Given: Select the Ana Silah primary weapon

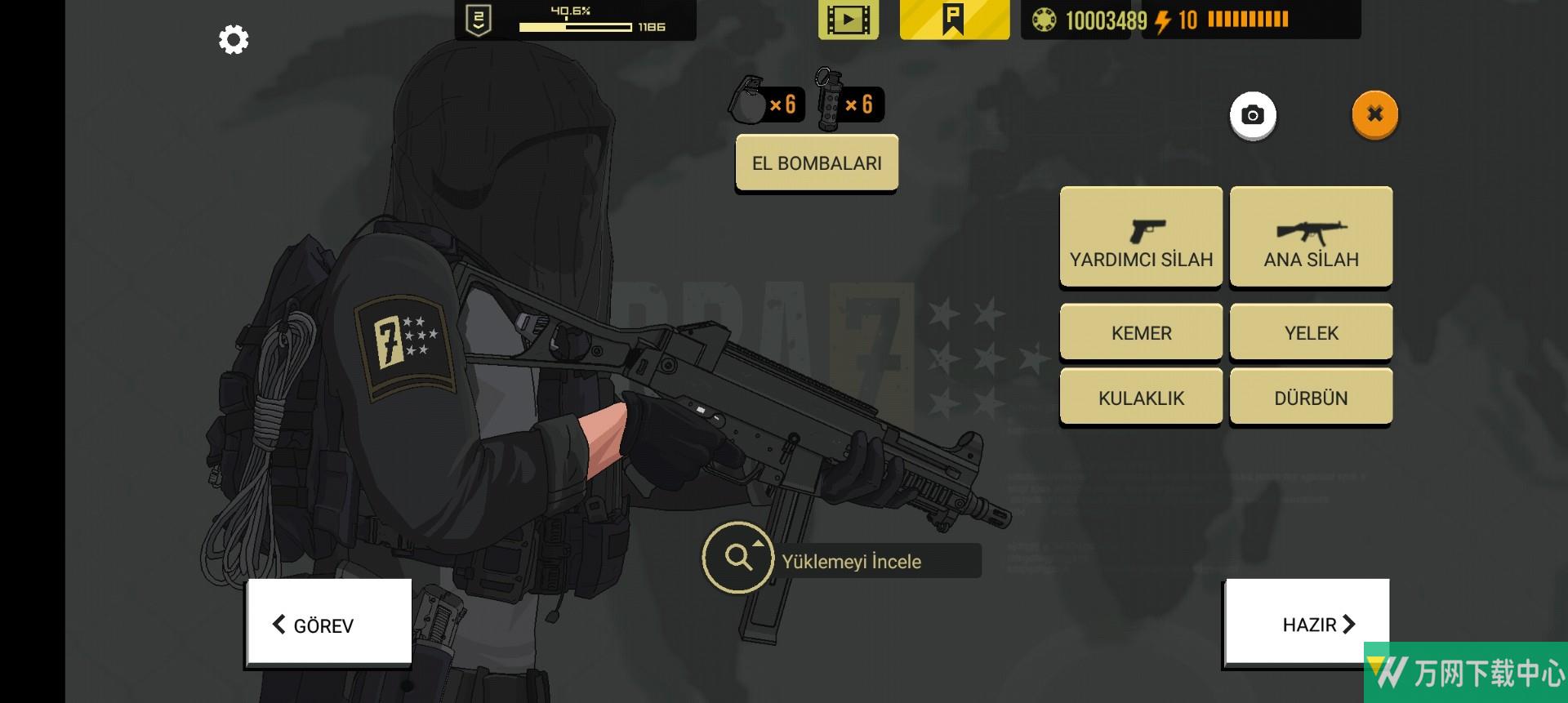Looking at the screenshot, I should (x=1311, y=236).
